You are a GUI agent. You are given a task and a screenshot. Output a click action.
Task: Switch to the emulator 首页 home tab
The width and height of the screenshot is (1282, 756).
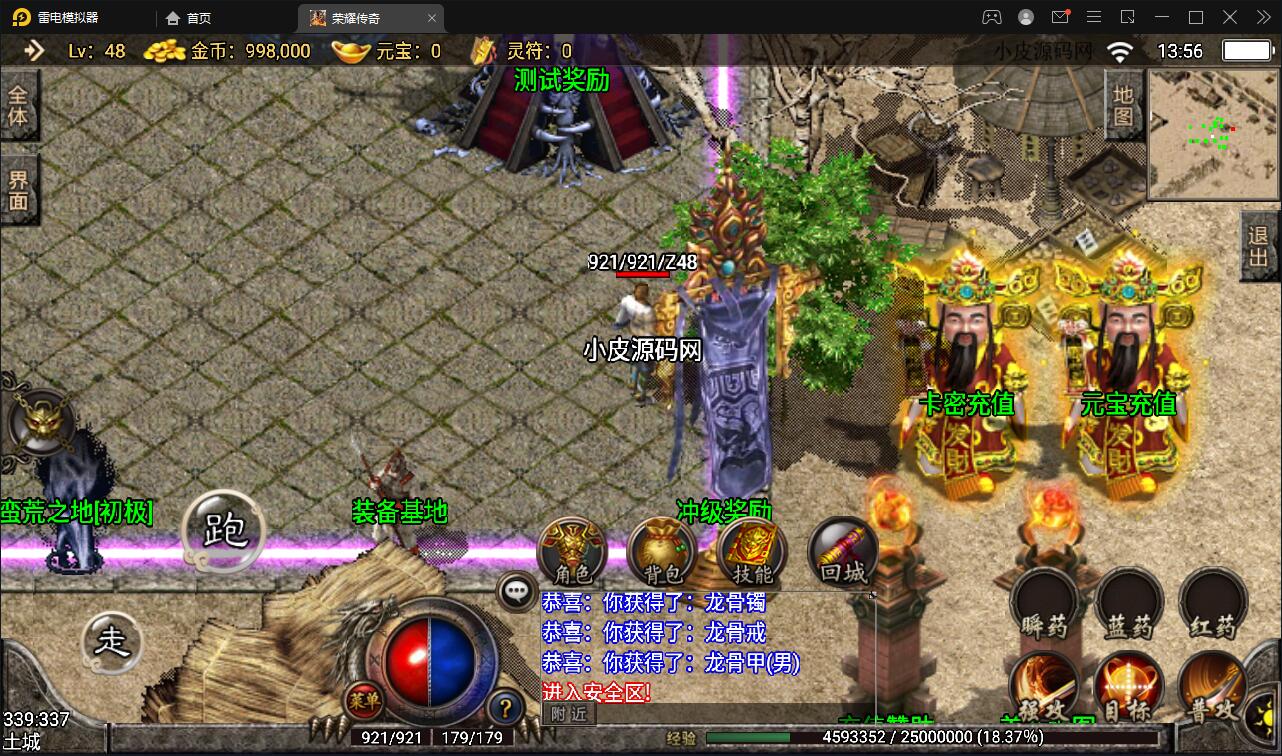tap(189, 18)
